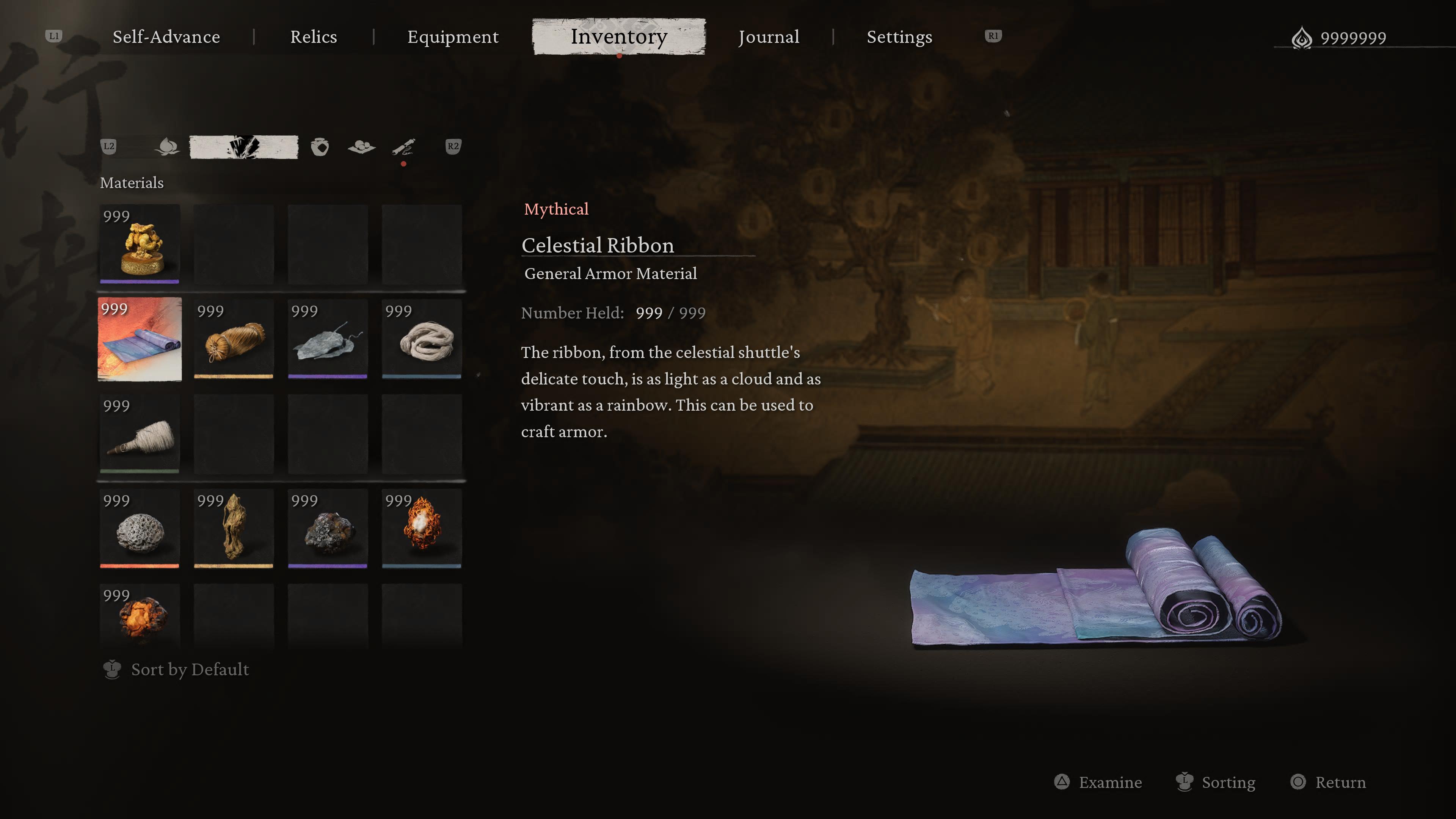Open the sealed jar item category
Image resolution: width=1456 pixels, height=819 pixels.
coord(320,147)
